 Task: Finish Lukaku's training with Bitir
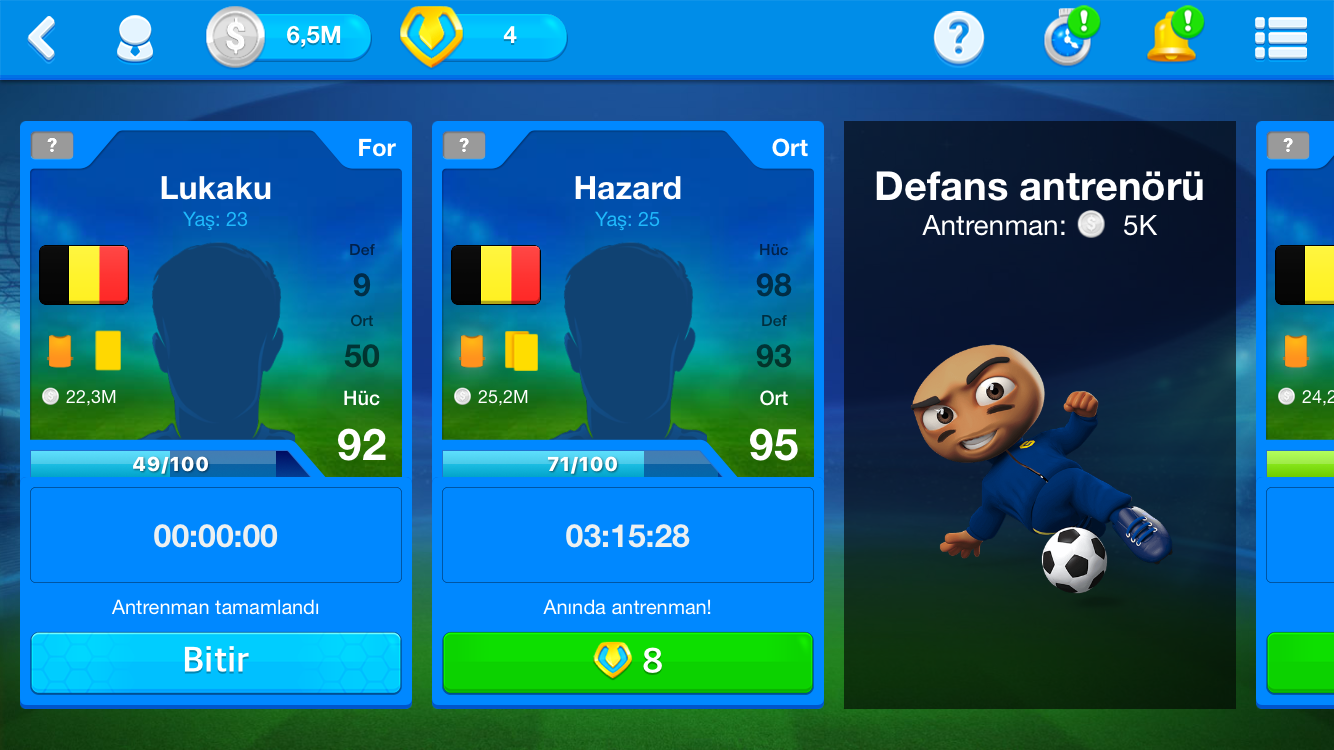click(x=216, y=661)
